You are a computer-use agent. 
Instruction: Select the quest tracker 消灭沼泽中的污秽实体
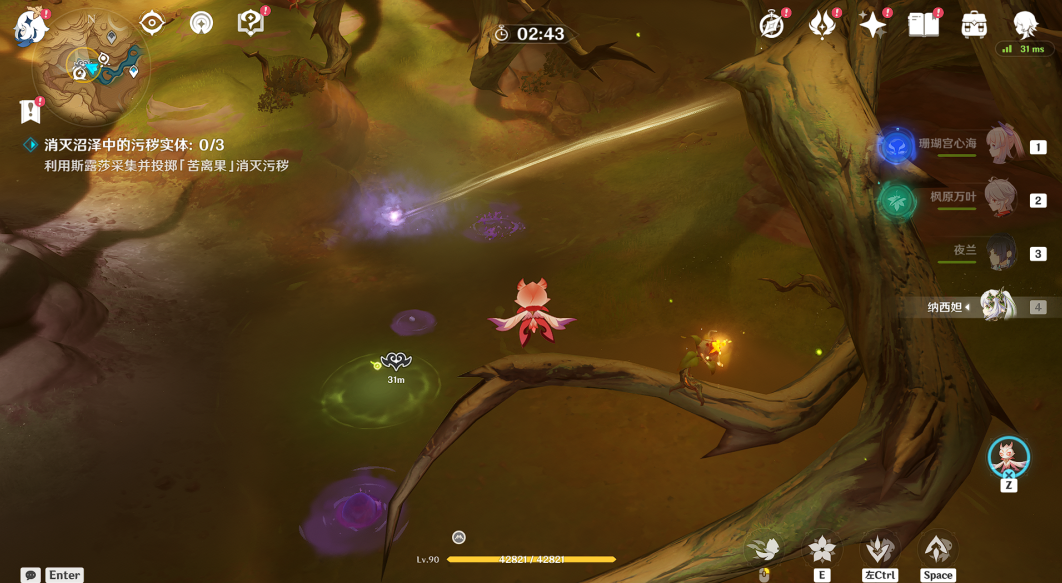(135, 145)
